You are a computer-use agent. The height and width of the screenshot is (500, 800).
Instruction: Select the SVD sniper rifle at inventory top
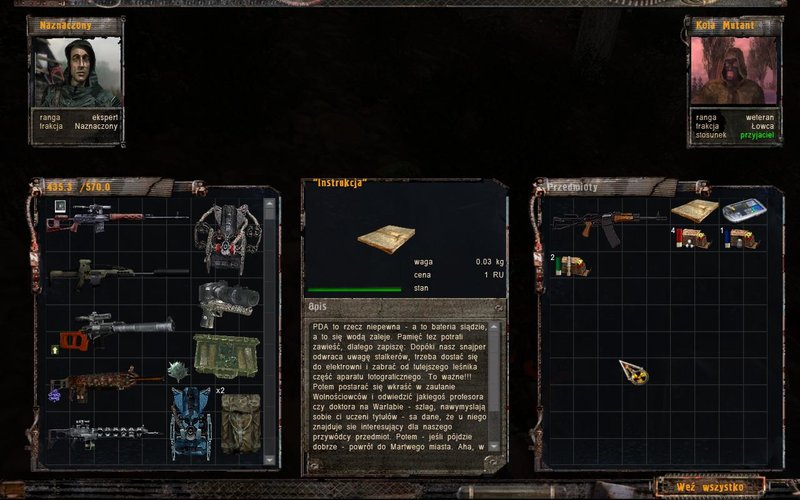click(116, 217)
